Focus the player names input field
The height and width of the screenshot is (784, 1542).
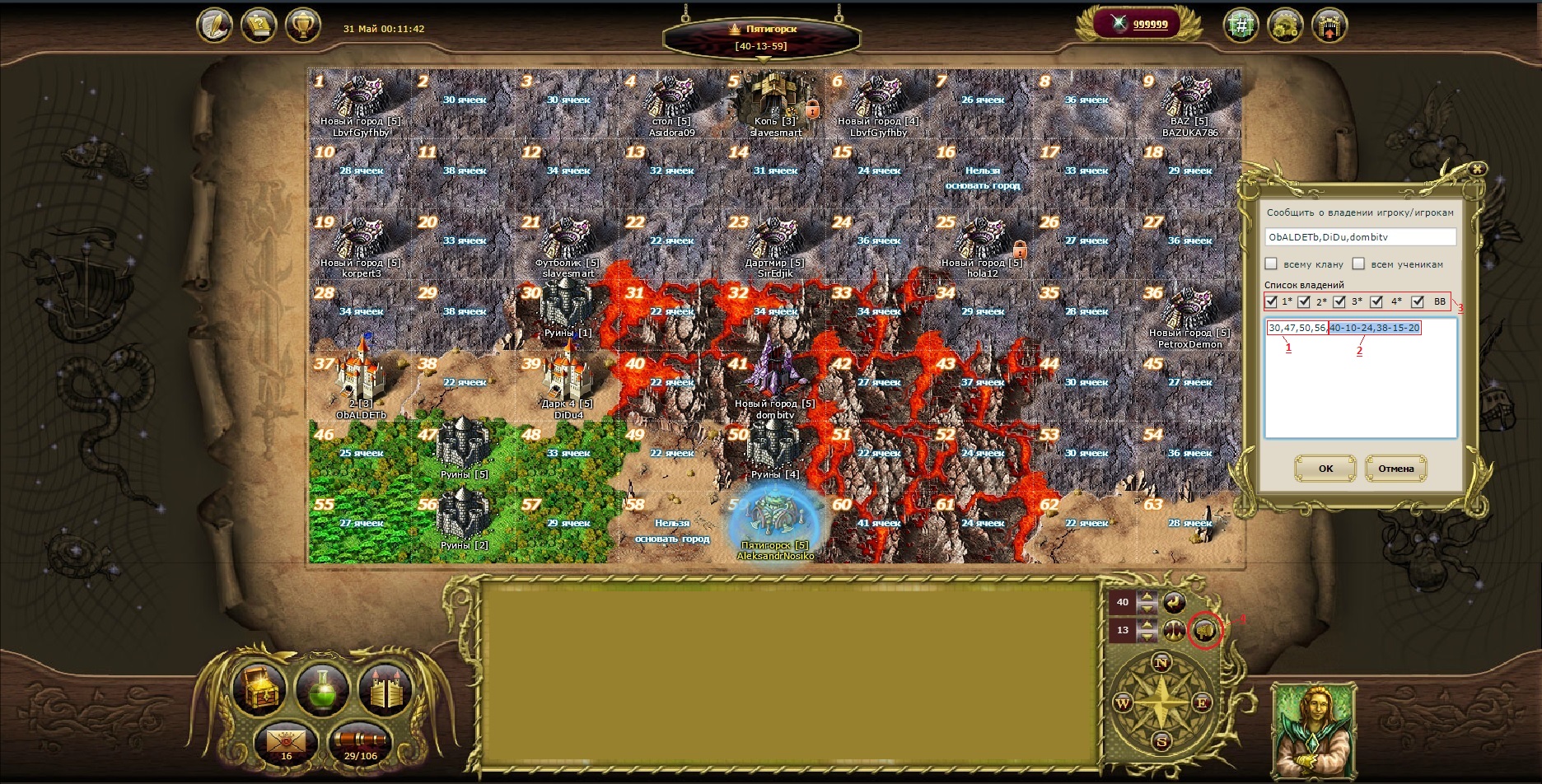click(x=1360, y=237)
